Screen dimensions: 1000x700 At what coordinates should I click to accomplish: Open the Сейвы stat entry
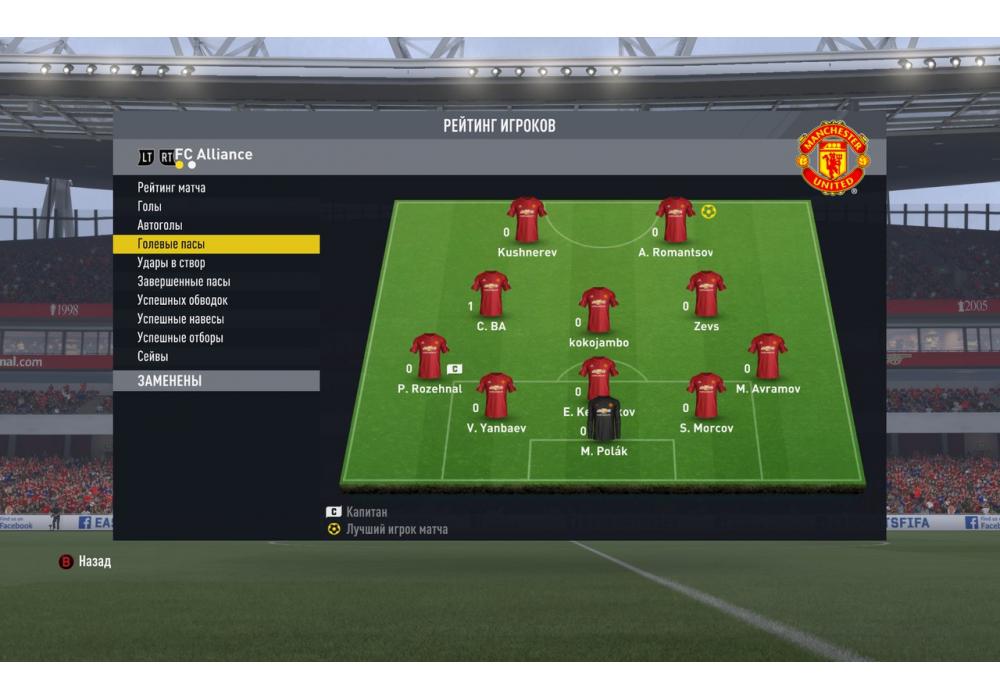153,357
